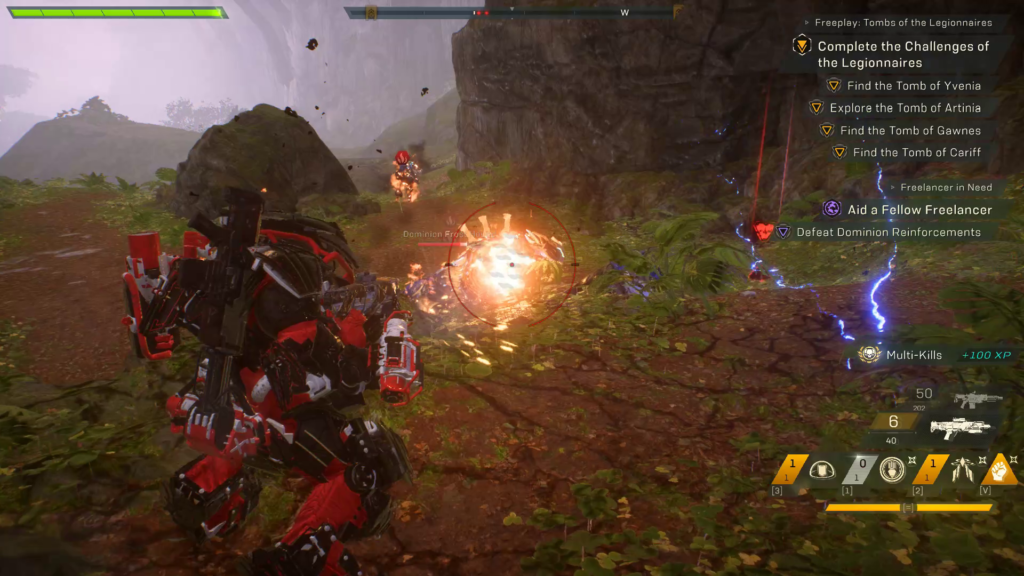Choose the Explore the Tomb of Artinia objective
The height and width of the screenshot is (576, 1024).
pos(904,108)
